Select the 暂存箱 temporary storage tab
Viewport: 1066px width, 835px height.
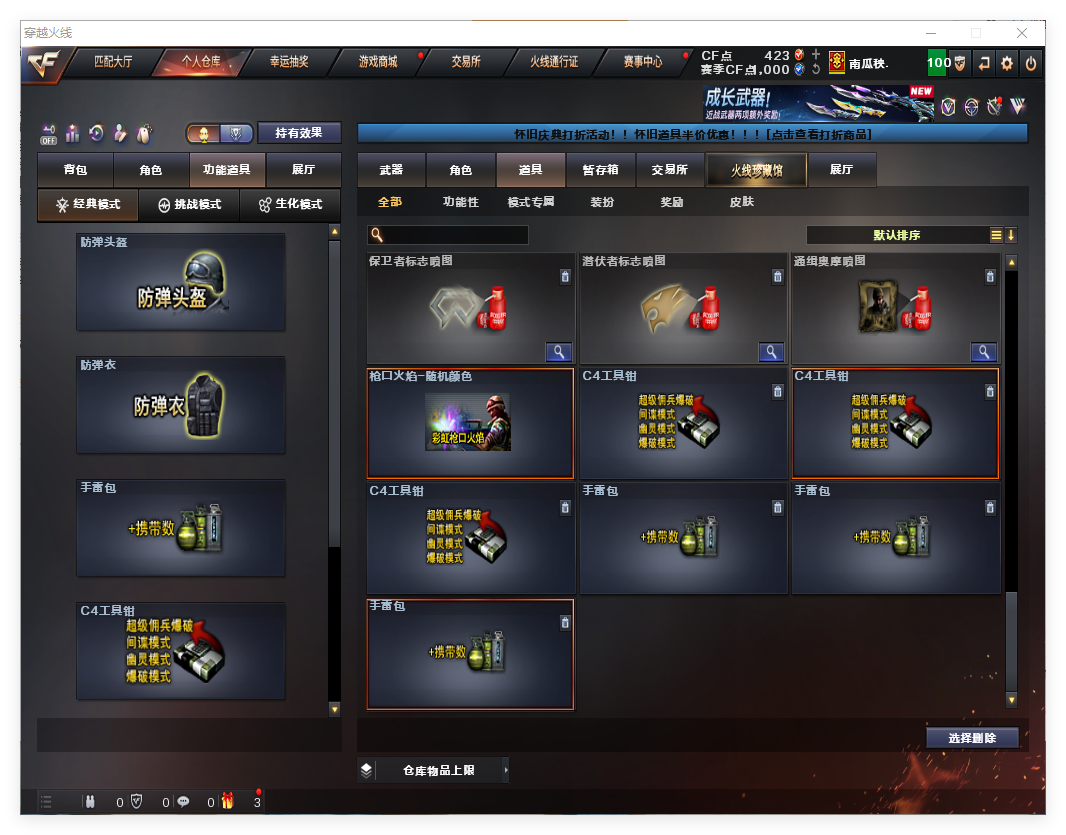pyautogui.click(x=601, y=170)
